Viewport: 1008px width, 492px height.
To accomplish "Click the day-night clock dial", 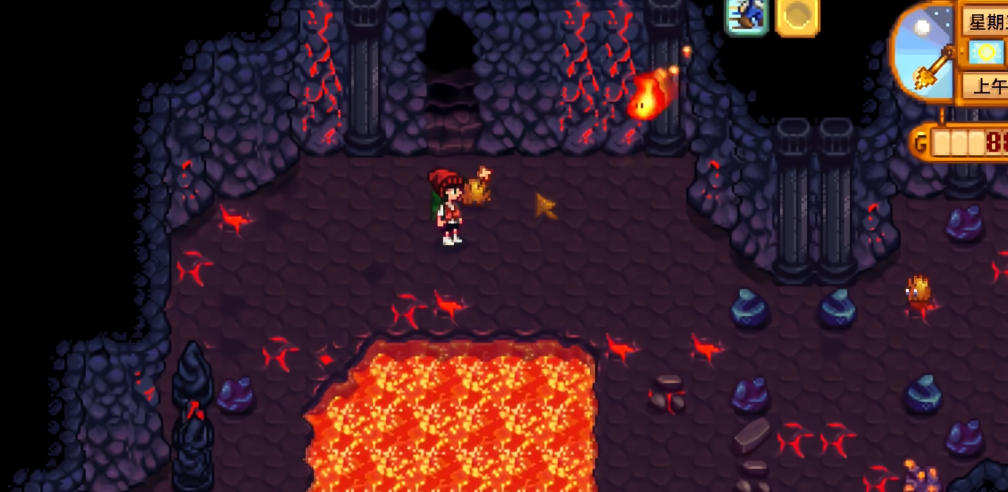I will (x=924, y=52).
